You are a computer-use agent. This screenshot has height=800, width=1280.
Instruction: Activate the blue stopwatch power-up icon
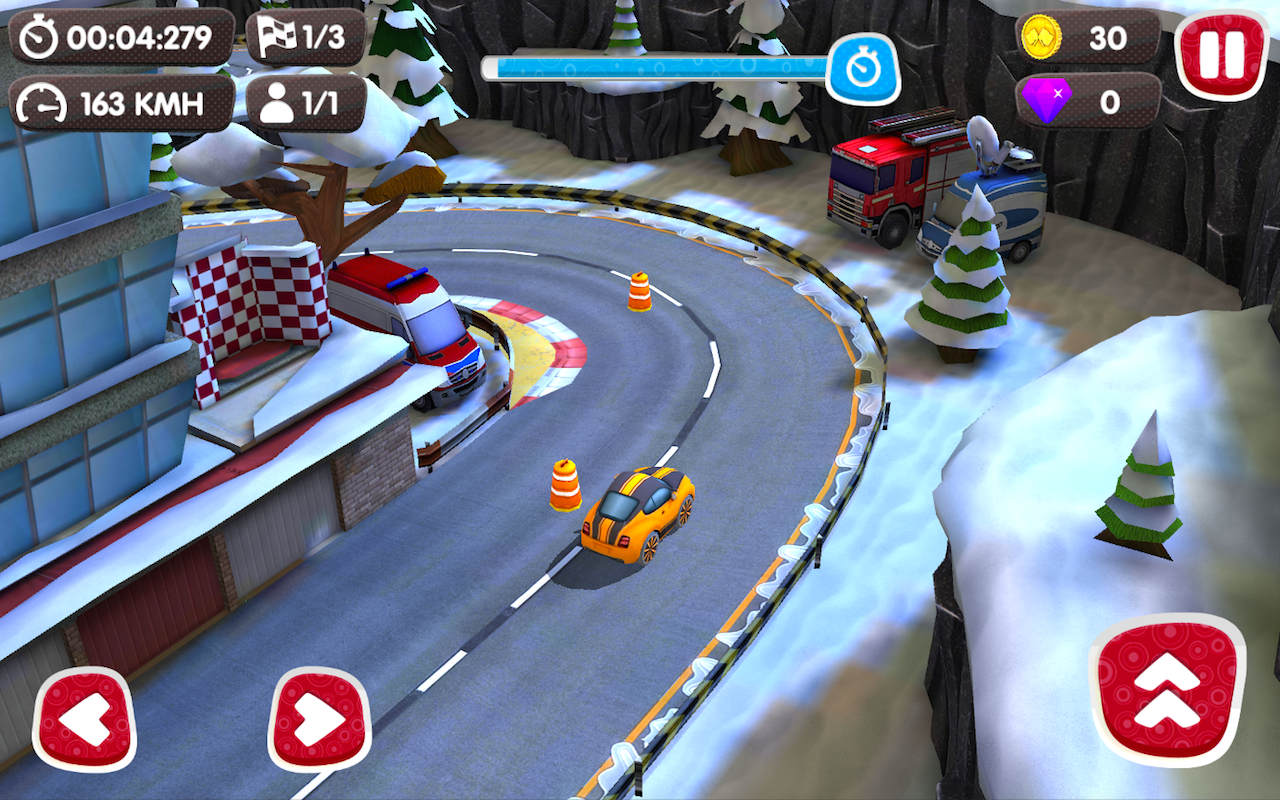point(862,69)
